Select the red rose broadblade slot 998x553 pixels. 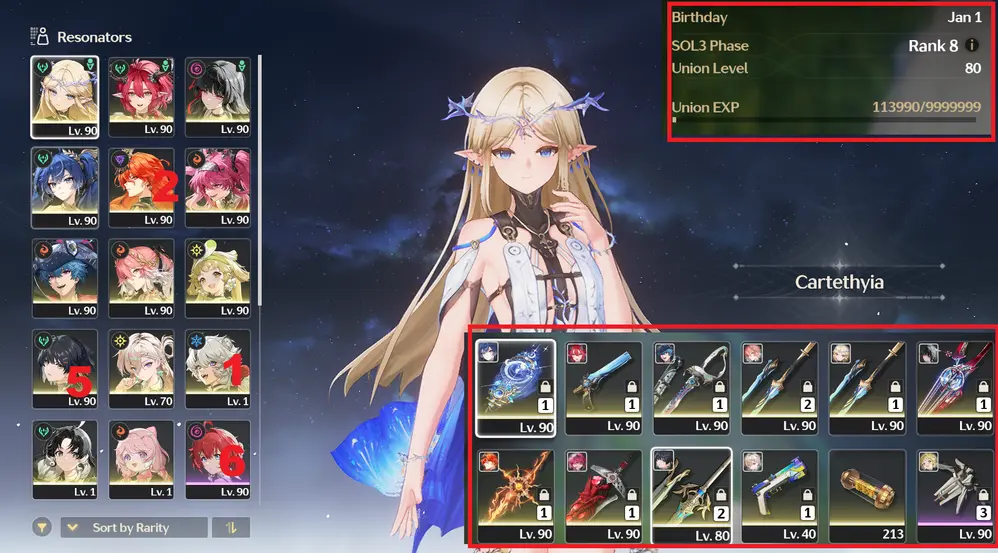[x=601, y=494]
